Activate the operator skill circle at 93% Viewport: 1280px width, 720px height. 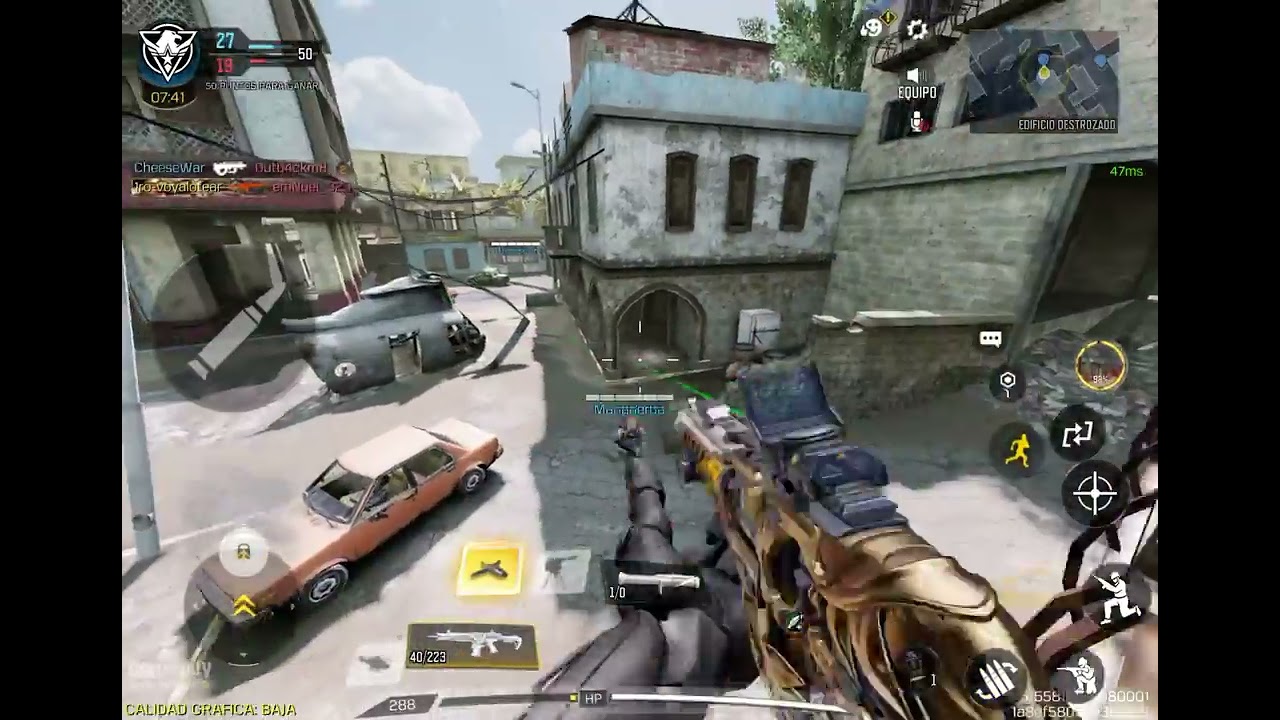pos(1101,365)
